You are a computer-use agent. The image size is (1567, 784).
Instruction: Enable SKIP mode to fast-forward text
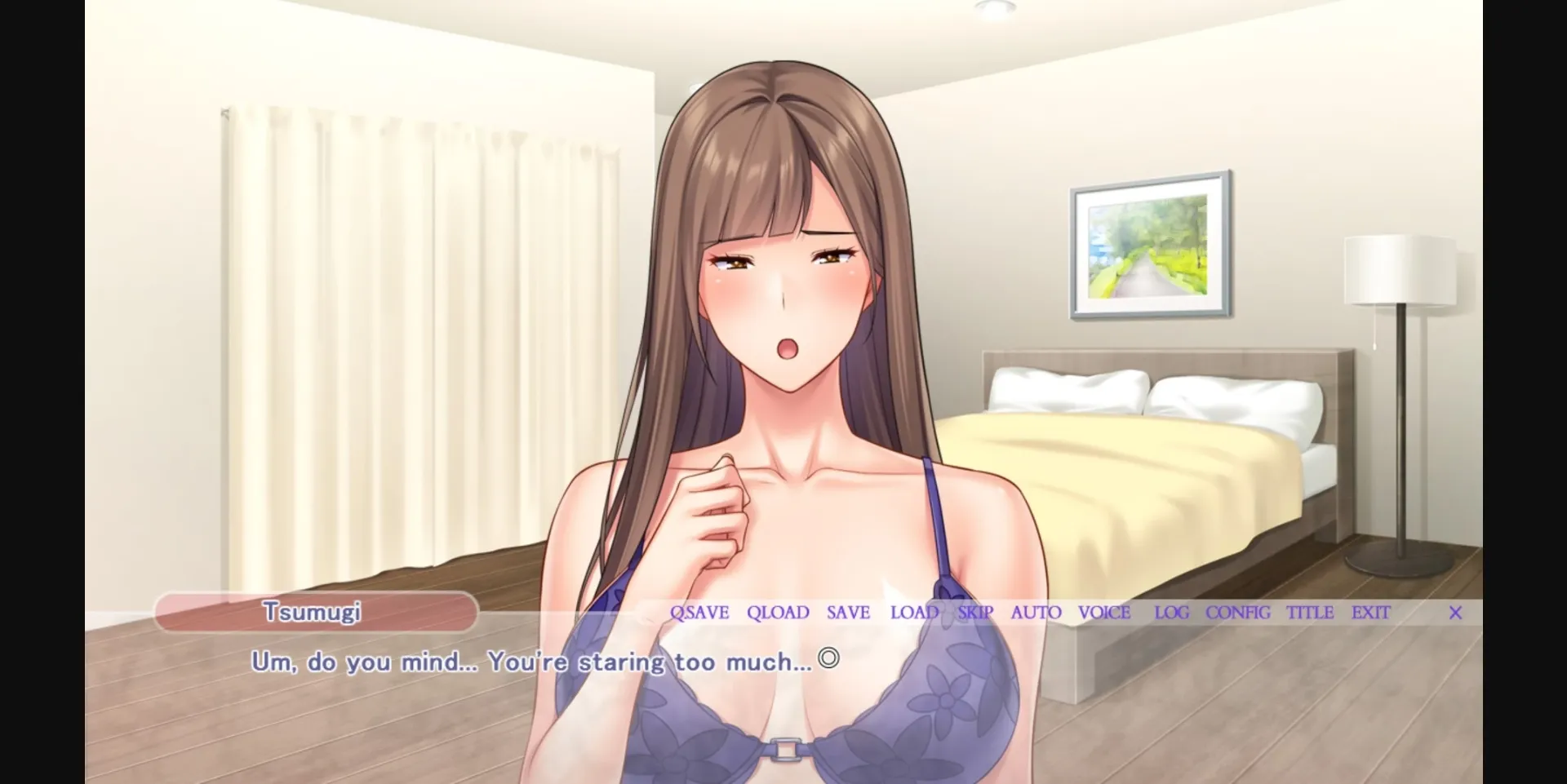point(975,613)
